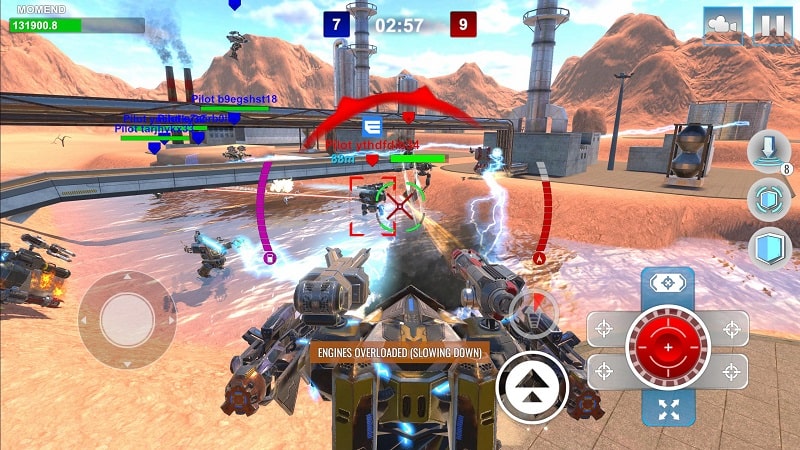Activate the jump jets button
The image size is (800, 450).
point(532,386)
